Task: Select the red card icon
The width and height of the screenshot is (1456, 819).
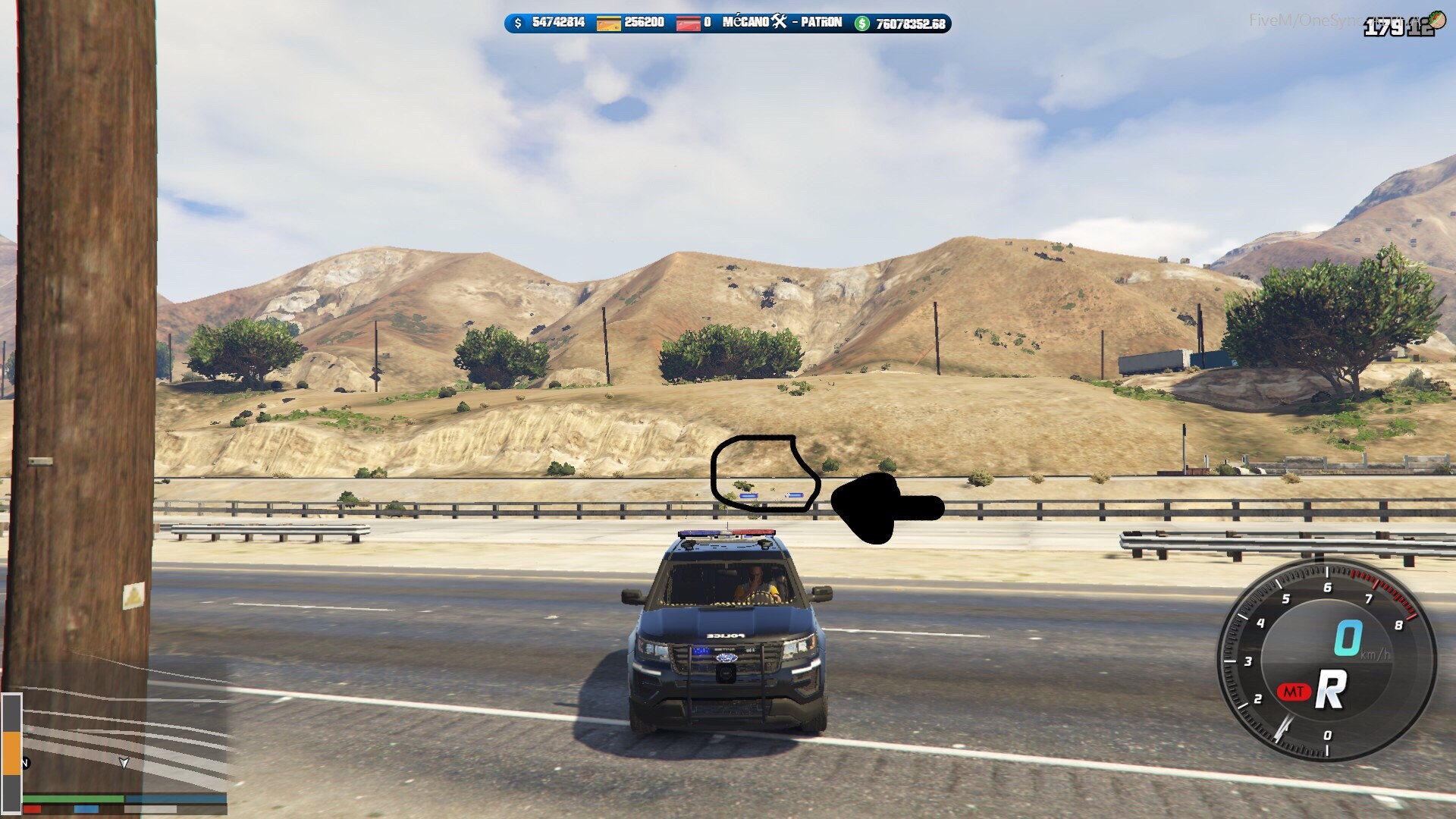Action: [688, 24]
